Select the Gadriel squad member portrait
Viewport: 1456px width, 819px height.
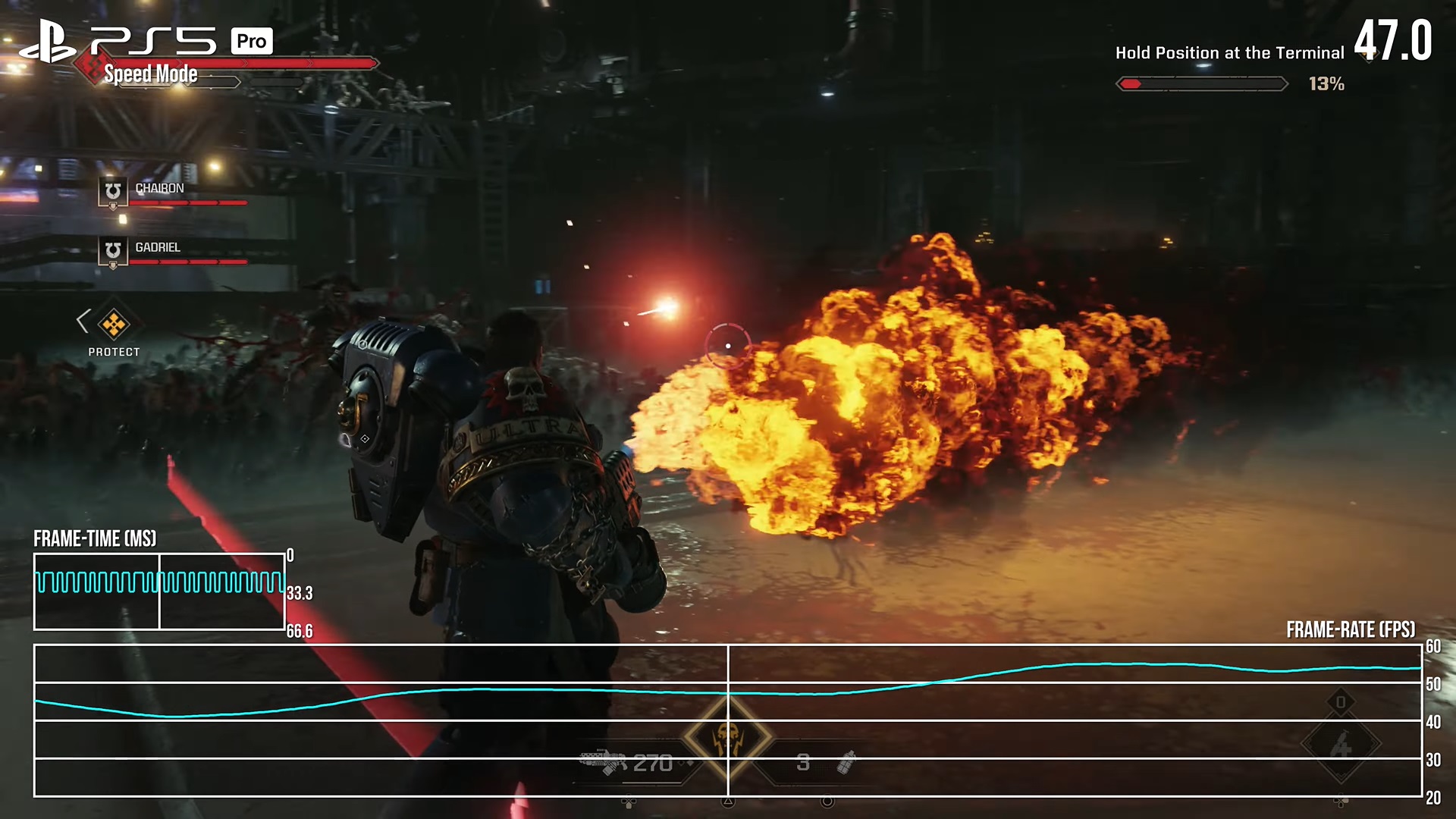click(113, 250)
